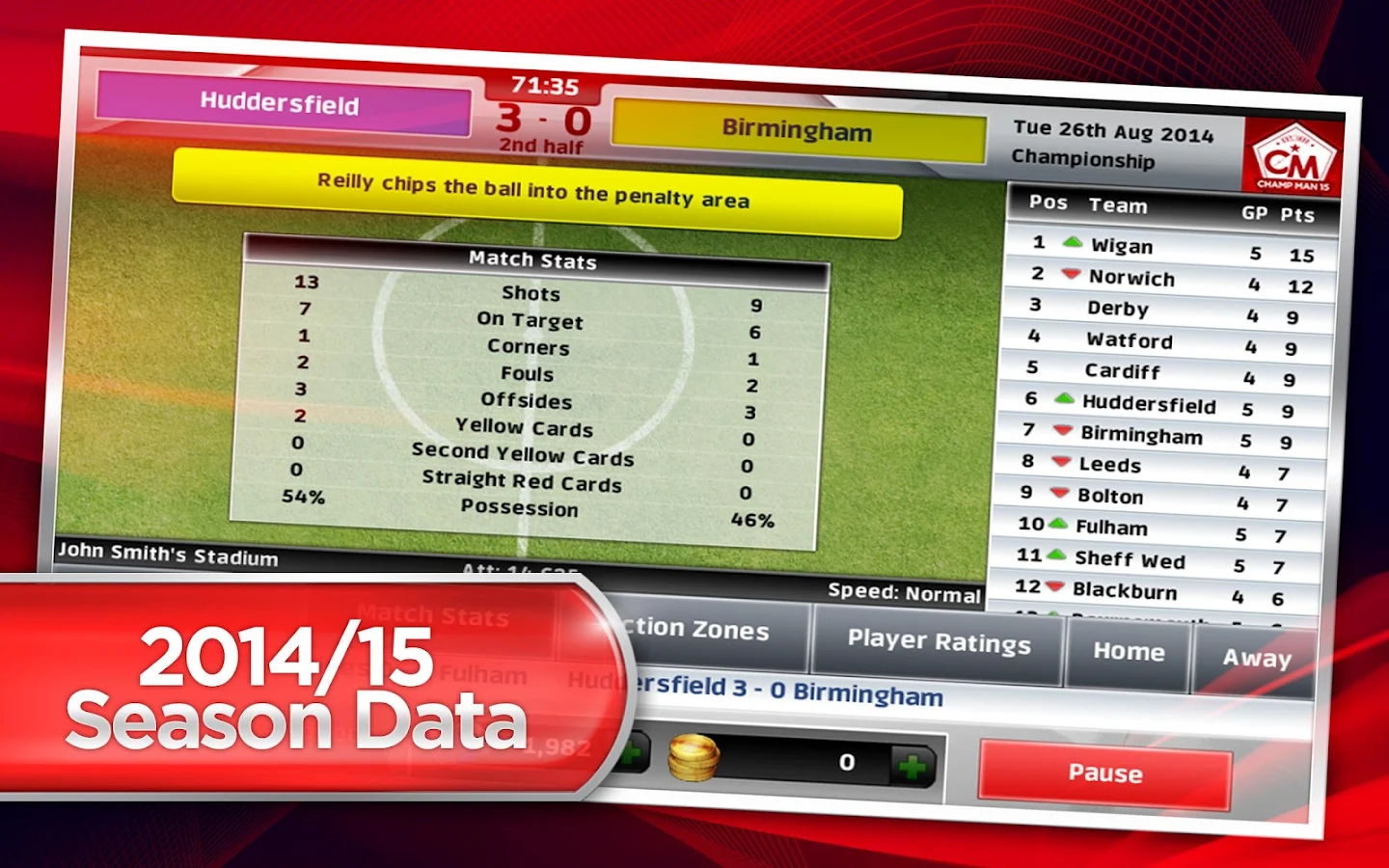Open the Player Ratings tab
The height and width of the screenshot is (868, 1389).
coord(938,641)
